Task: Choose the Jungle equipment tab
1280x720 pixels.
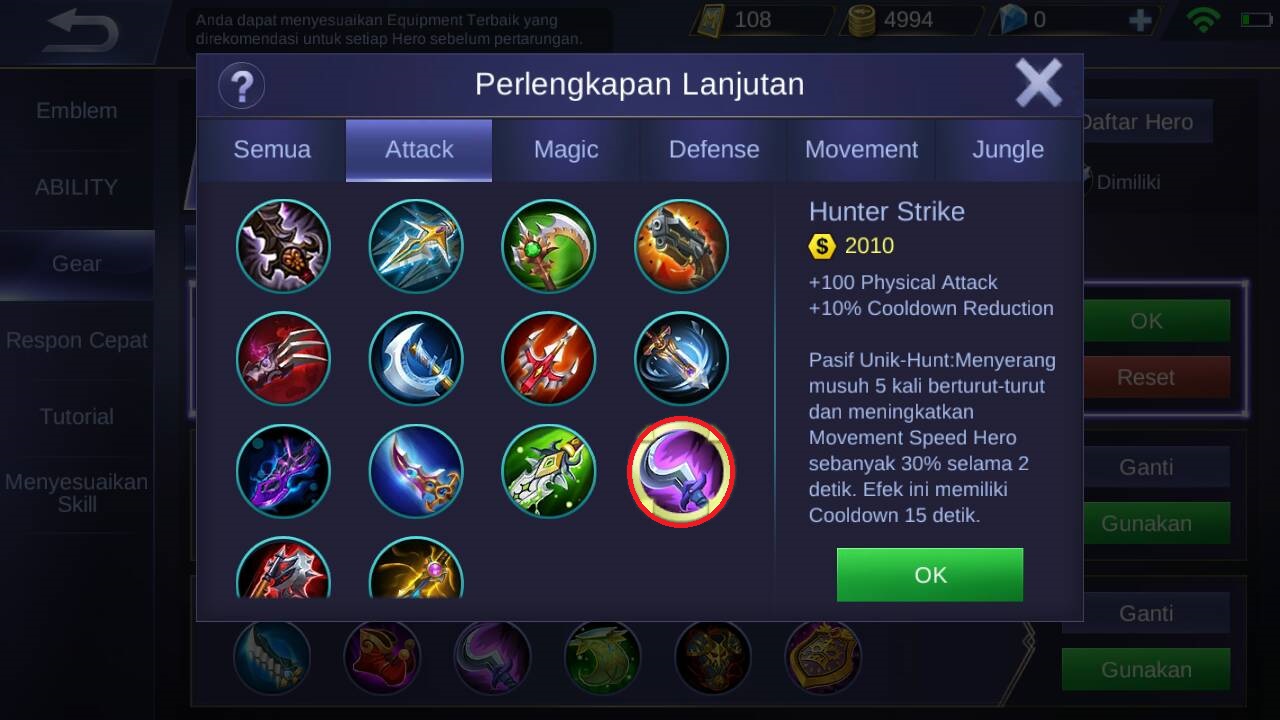Action: pos(1008,150)
